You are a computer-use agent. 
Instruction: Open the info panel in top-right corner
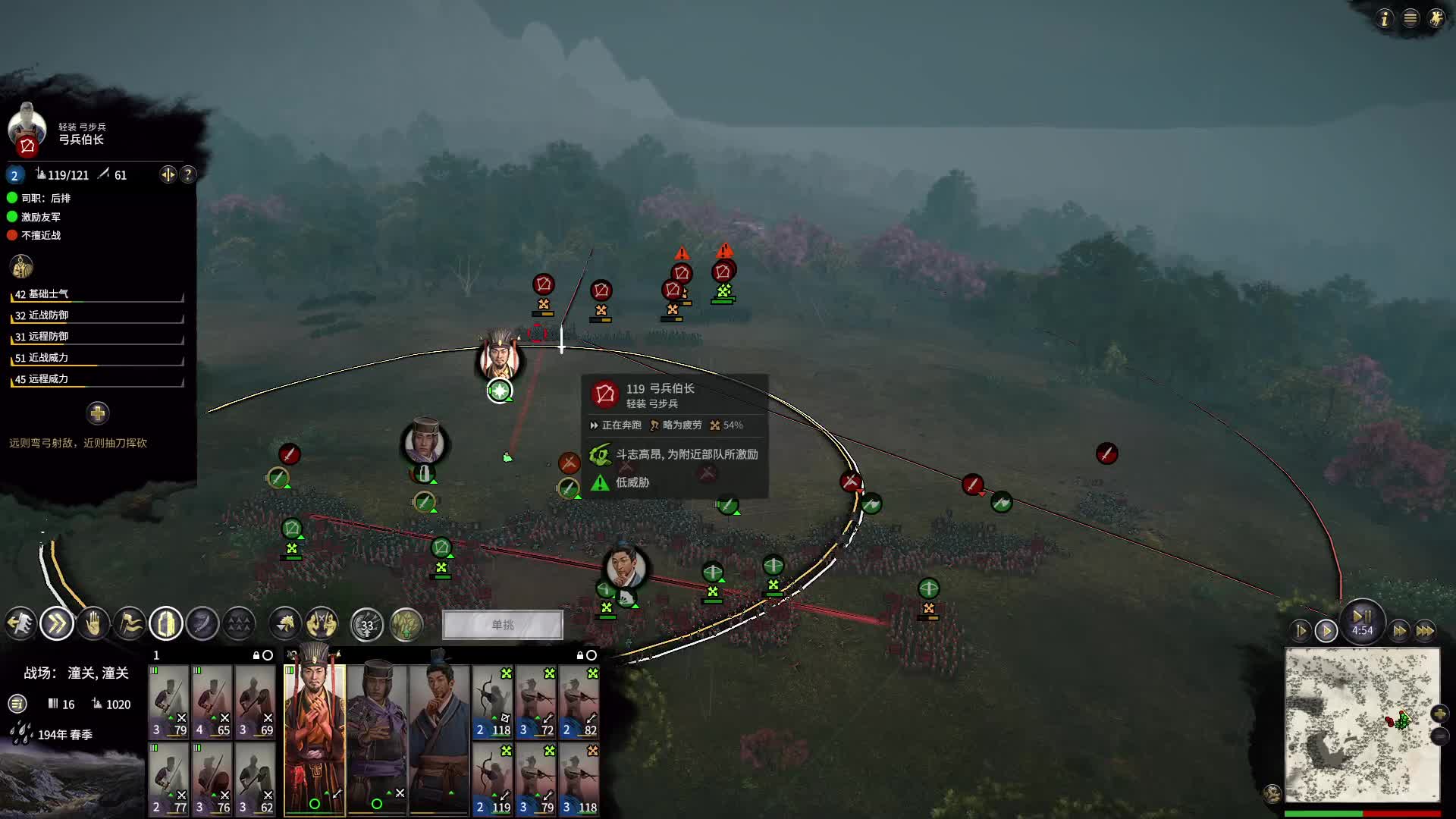(1385, 18)
